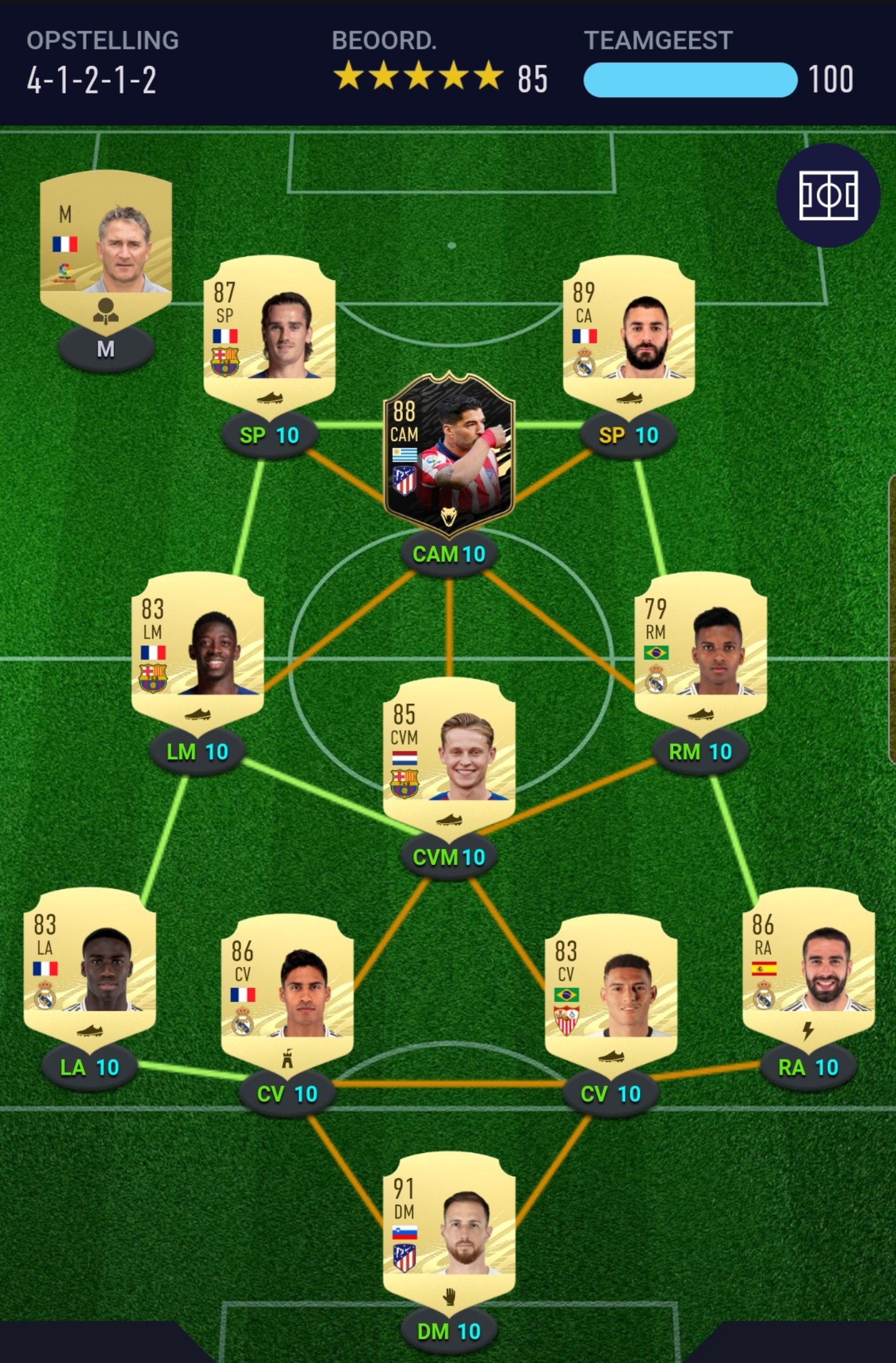896x1363 pixels.
Task: Click the Teamgeest progress bar
Action: click(691, 80)
